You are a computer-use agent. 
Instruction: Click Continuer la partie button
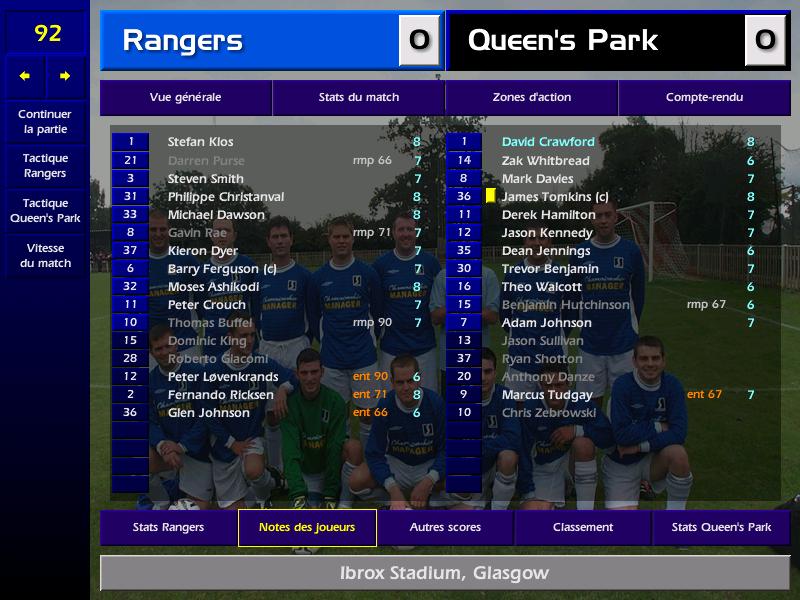[x=45, y=121]
